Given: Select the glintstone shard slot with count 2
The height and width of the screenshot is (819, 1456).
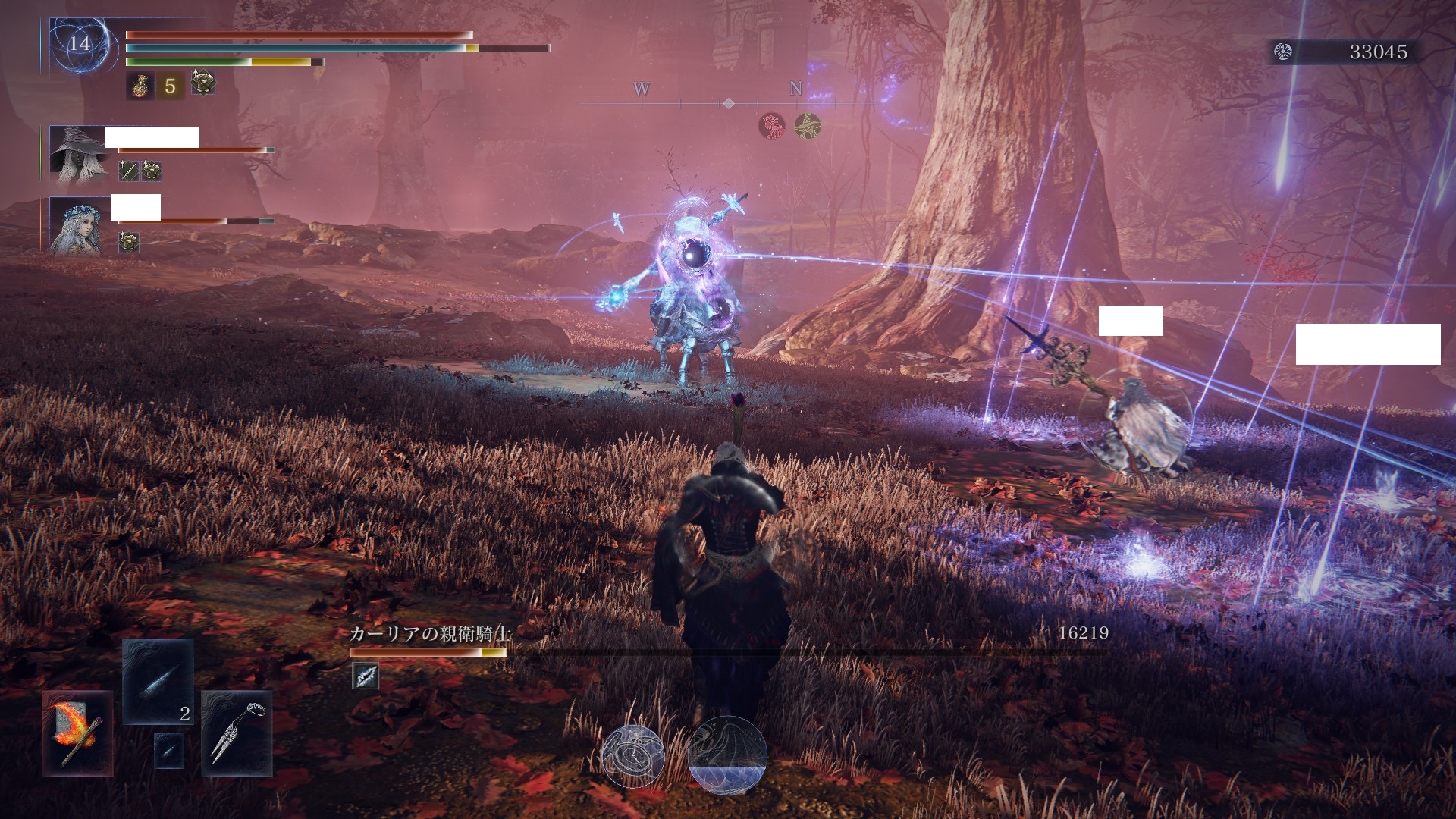Looking at the screenshot, I should tap(158, 682).
